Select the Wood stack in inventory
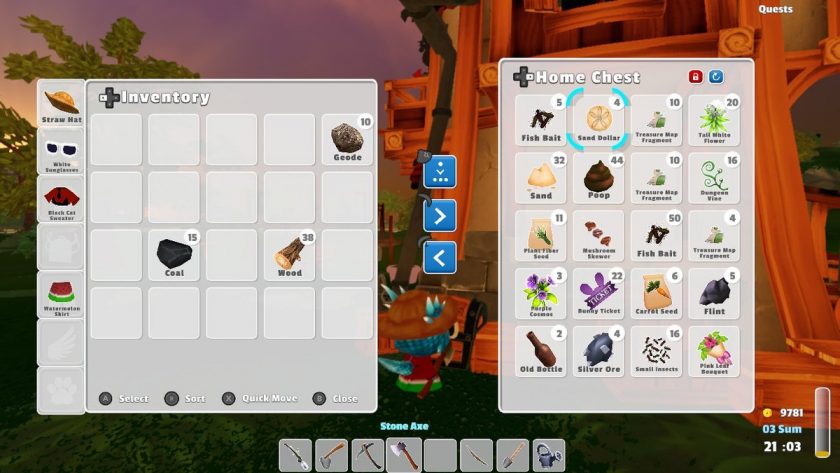The image size is (840, 473). click(289, 255)
